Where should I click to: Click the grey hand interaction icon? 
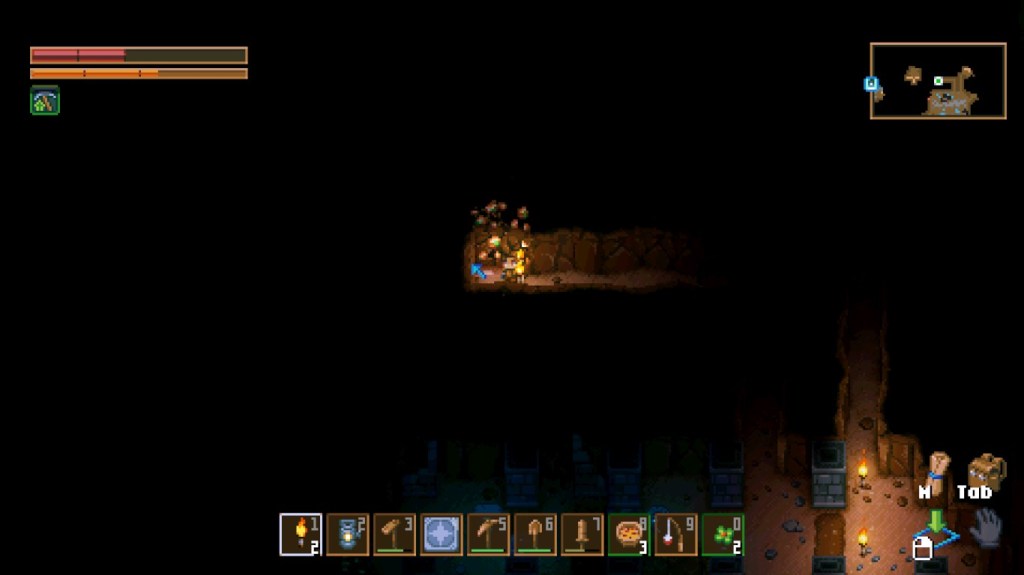[x=986, y=527]
